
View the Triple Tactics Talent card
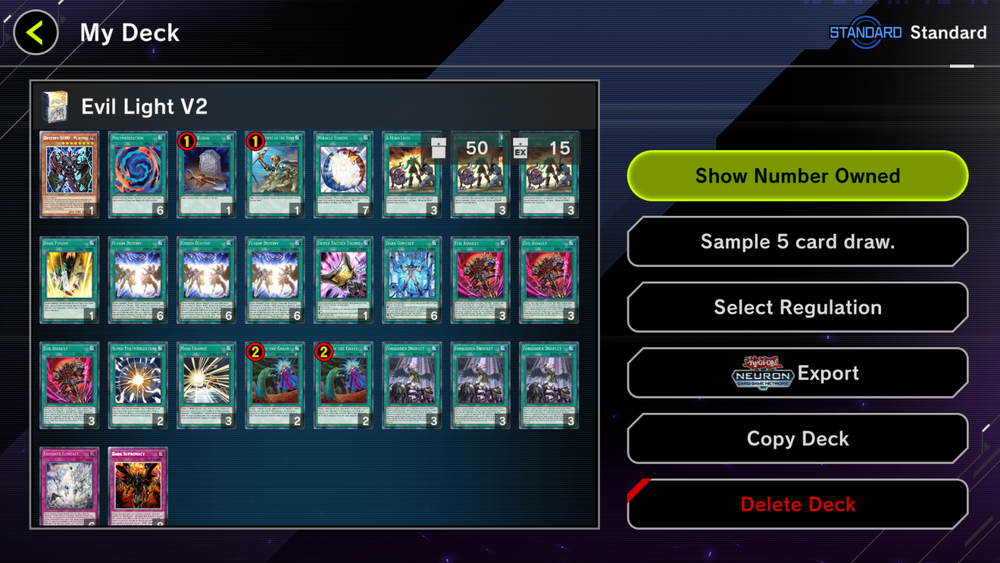click(x=343, y=280)
